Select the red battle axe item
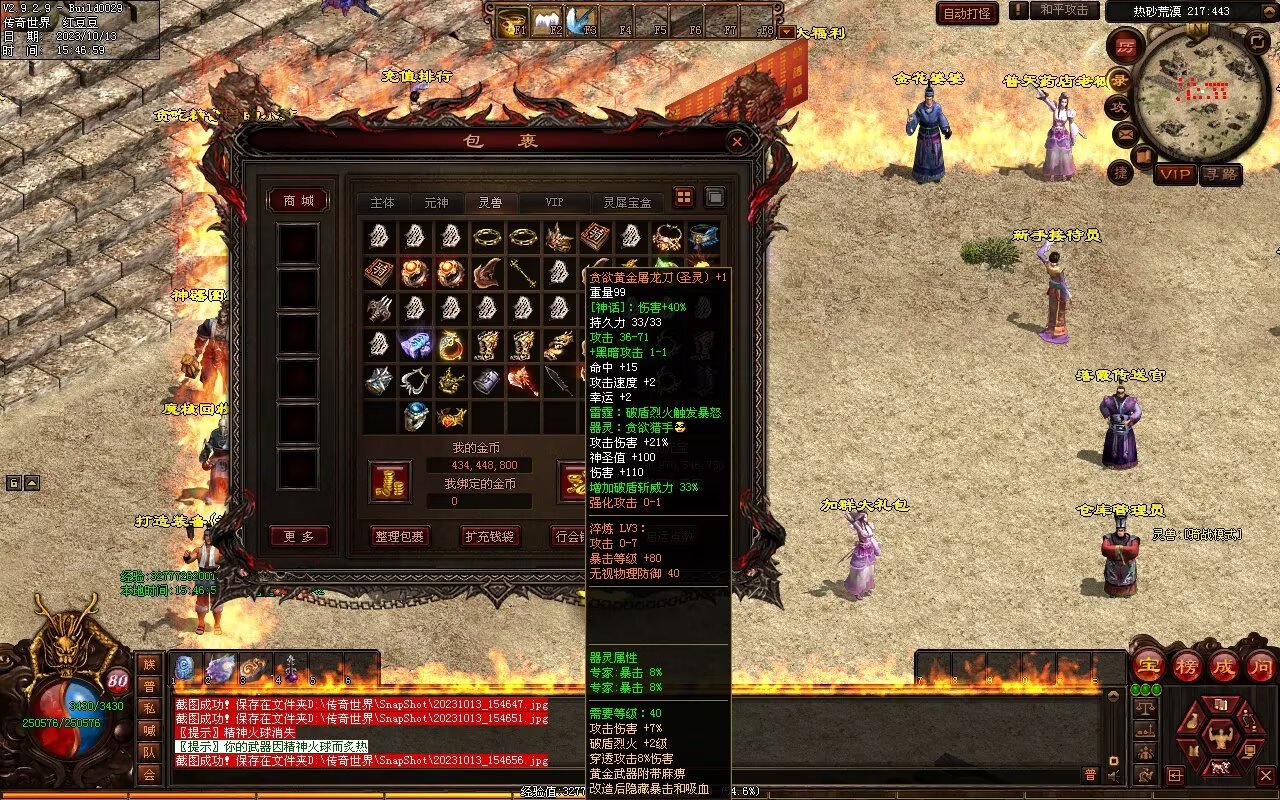This screenshot has width=1280, height=800. (x=523, y=381)
